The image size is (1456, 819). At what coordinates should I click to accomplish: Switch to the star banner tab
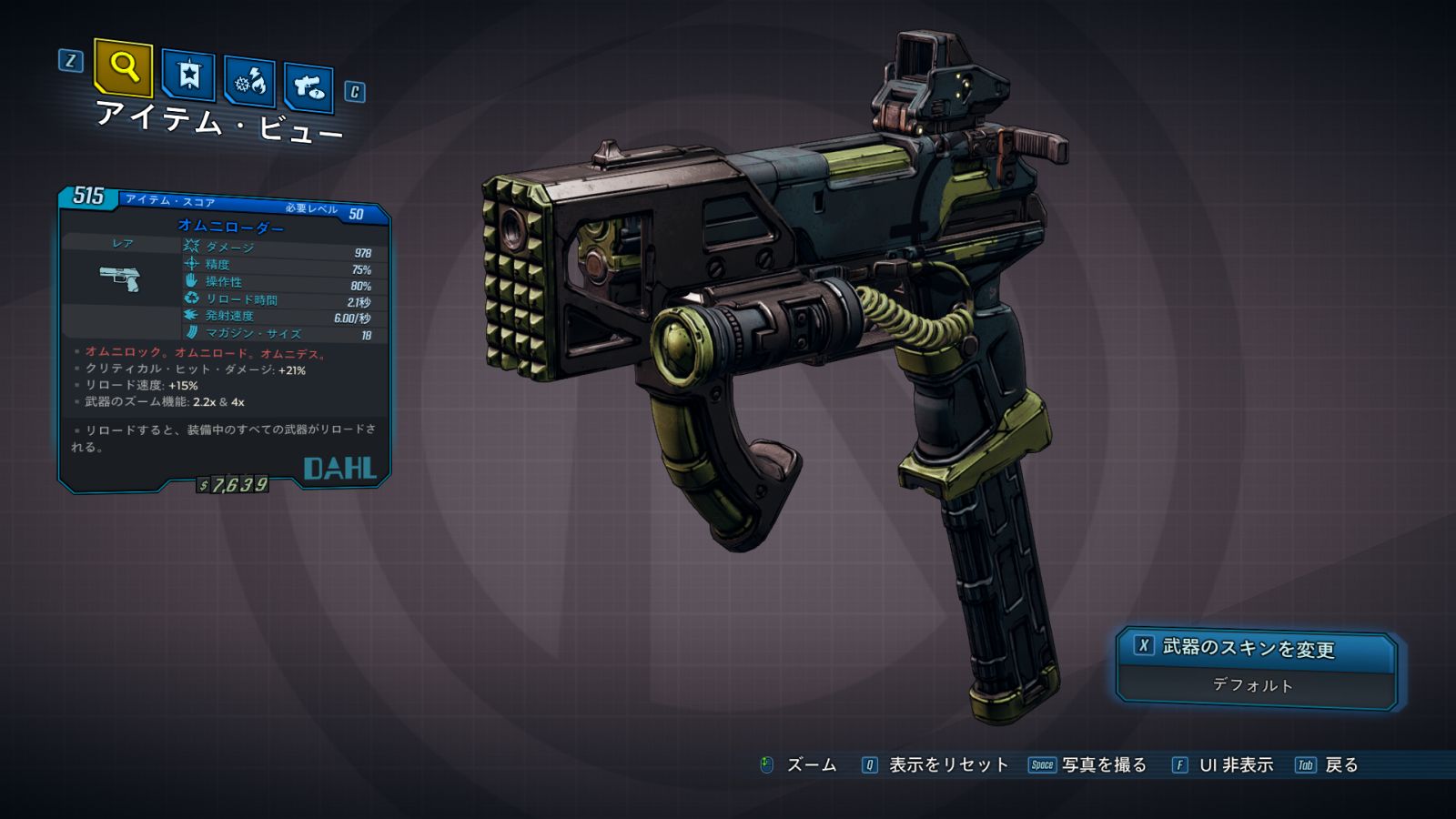[x=188, y=75]
